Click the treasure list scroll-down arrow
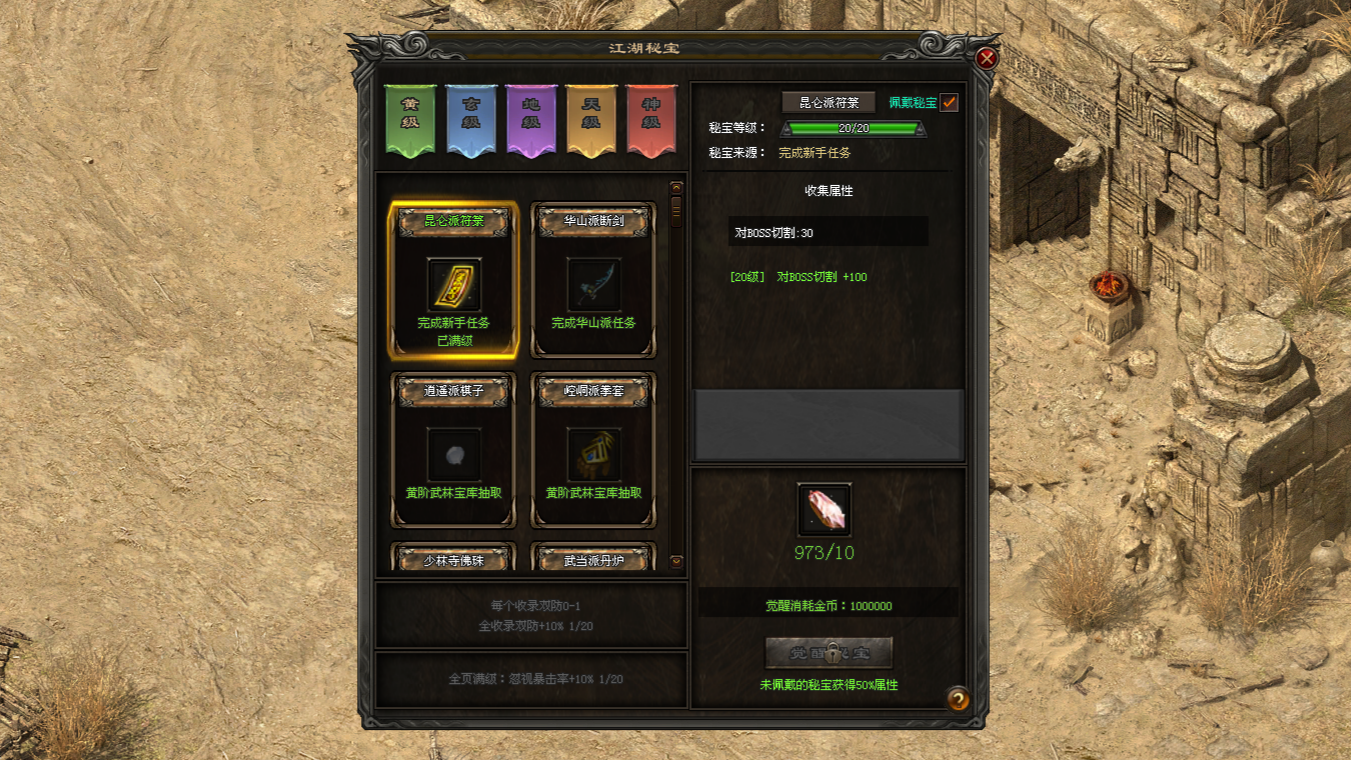This screenshot has width=1351, height=760. pos(676,562)
